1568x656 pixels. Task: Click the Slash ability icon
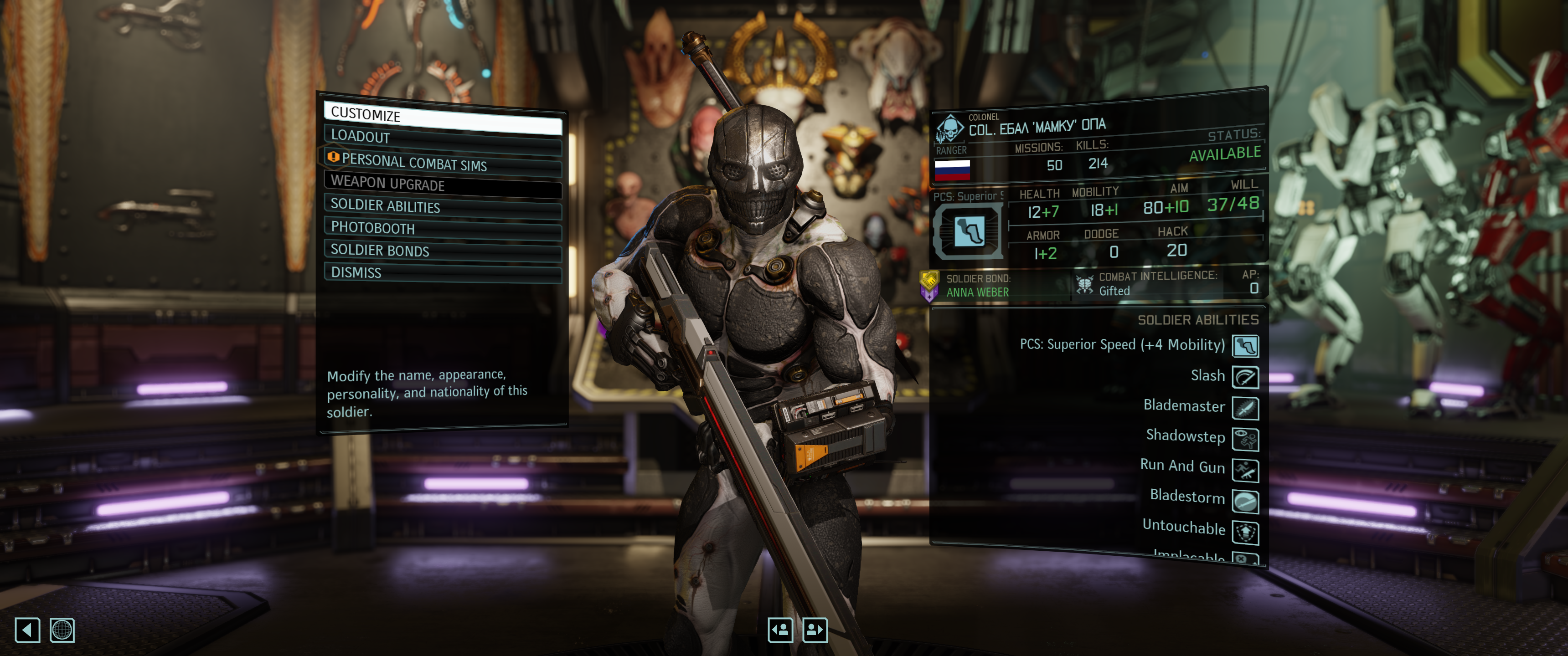[1245, 377]
